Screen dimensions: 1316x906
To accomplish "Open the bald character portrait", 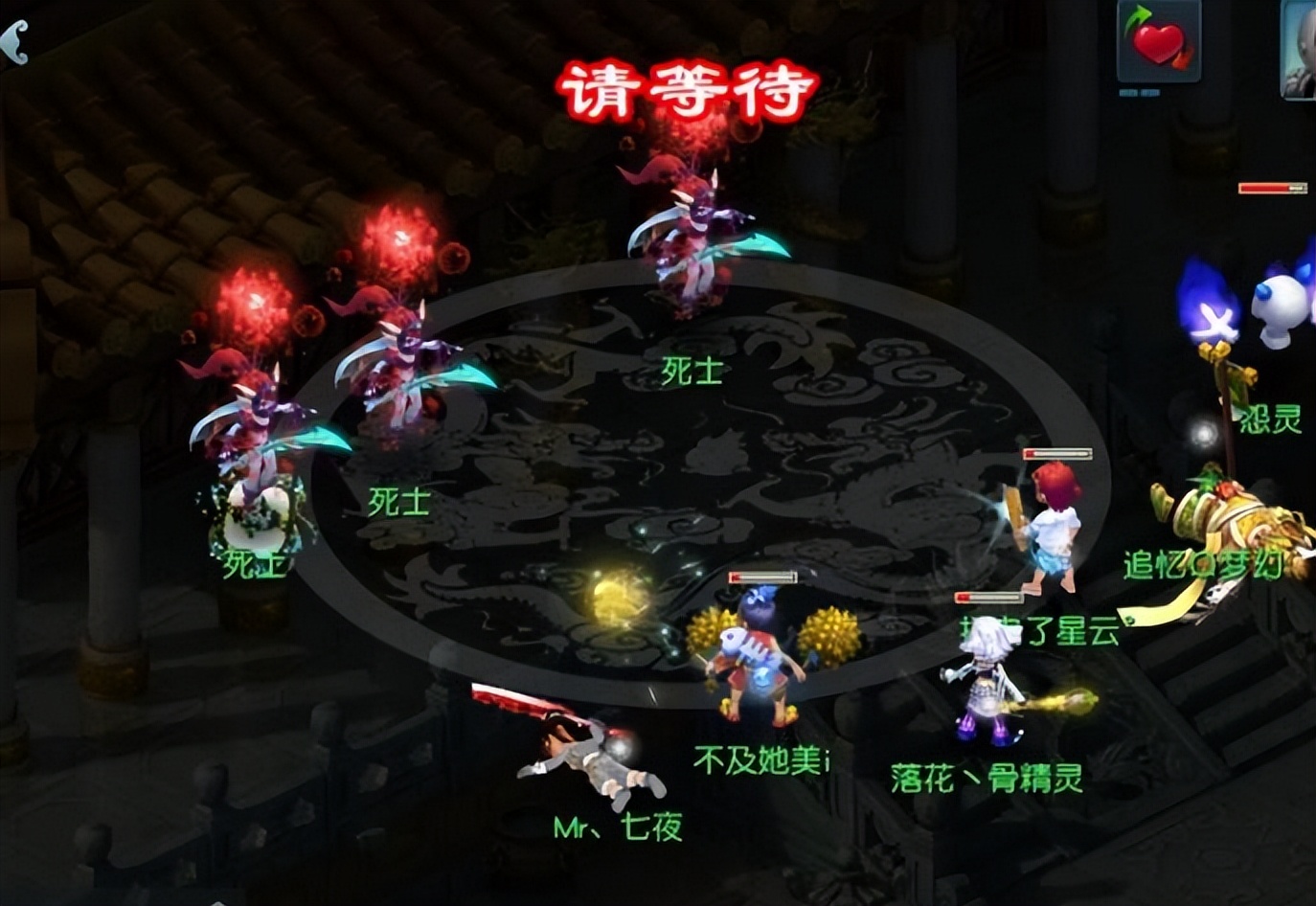I will pos(1301,50).
